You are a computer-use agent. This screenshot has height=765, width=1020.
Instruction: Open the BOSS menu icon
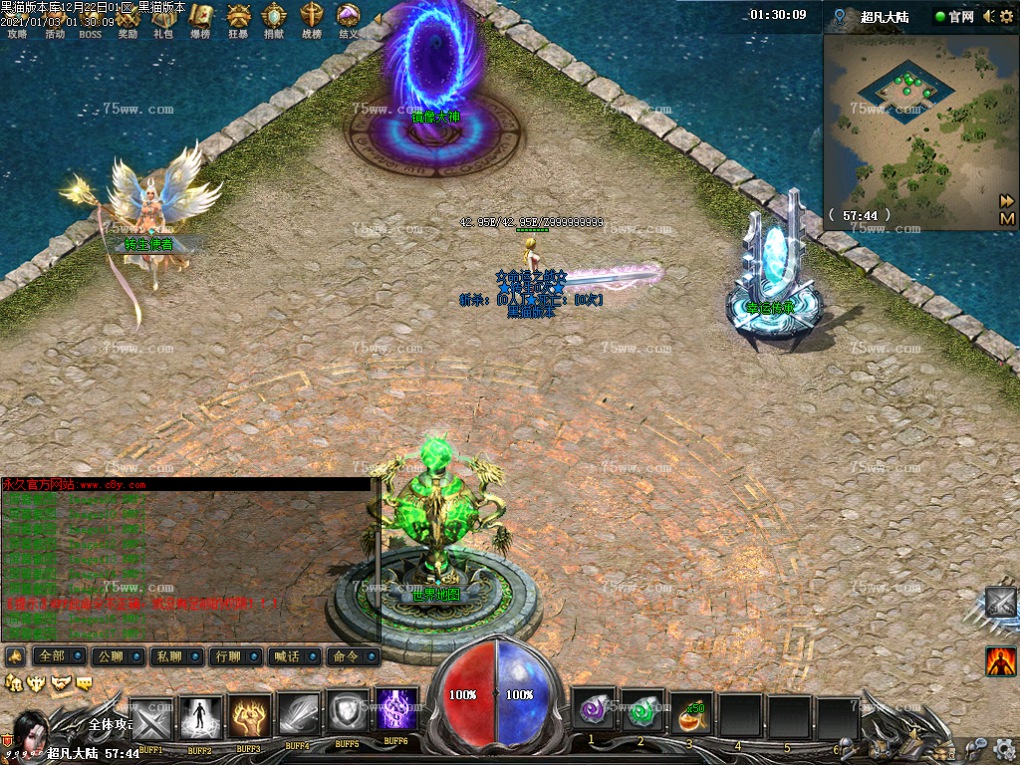91,20
